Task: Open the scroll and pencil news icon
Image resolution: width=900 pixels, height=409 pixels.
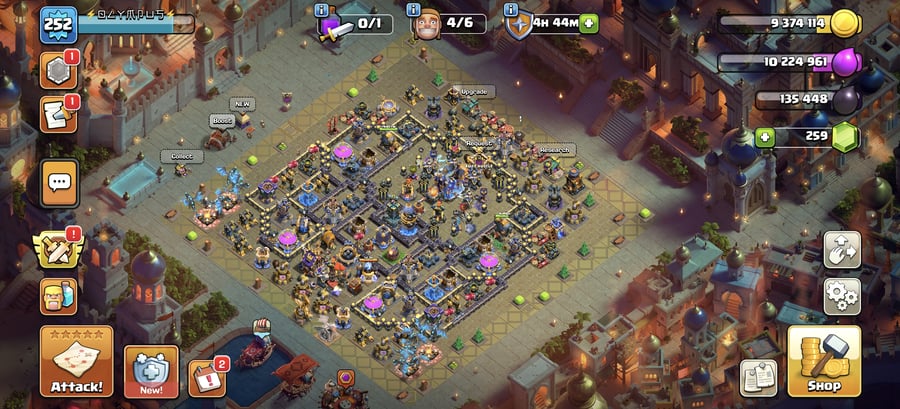Action: click(x=59, y=115)
